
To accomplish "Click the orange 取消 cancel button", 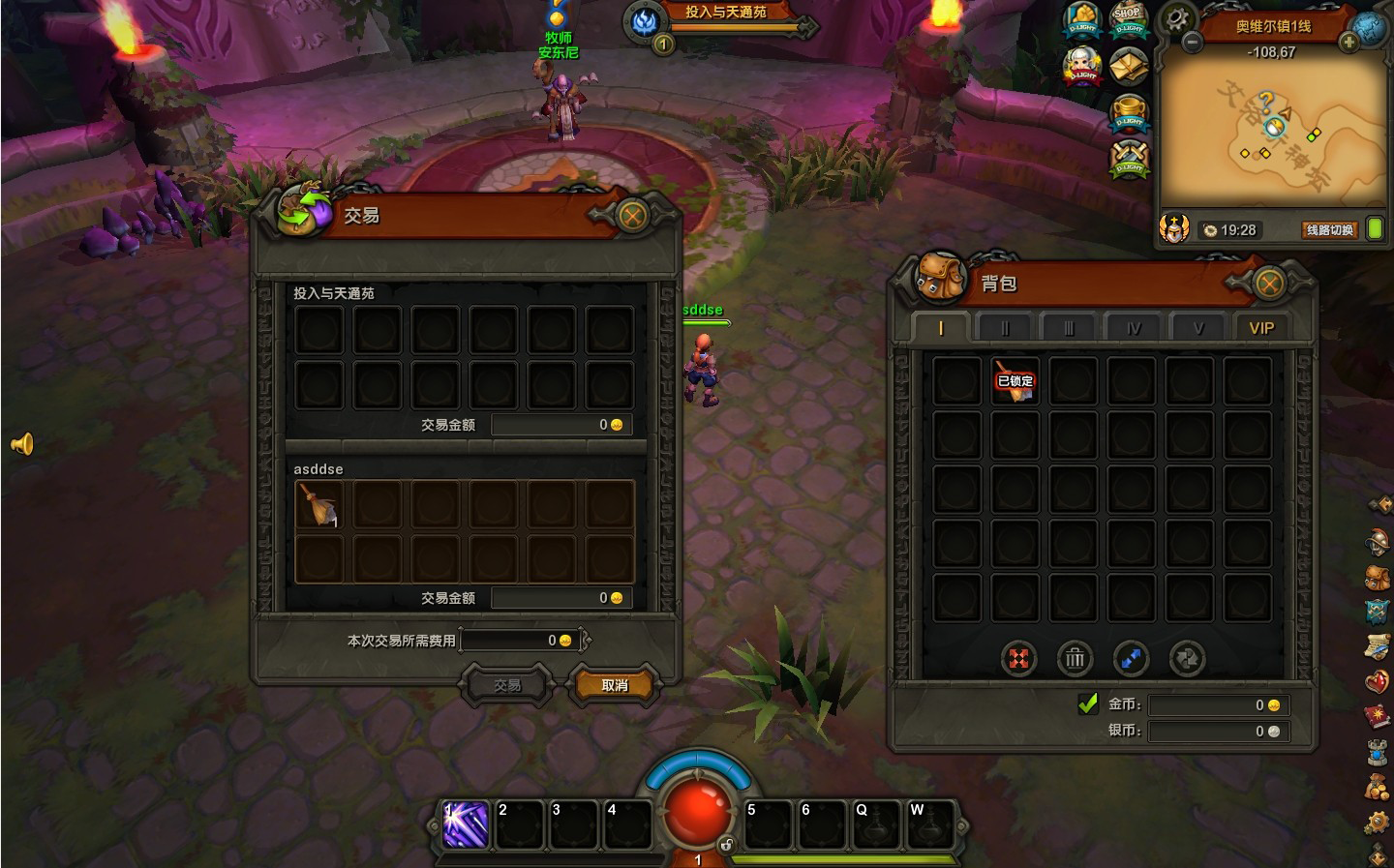I will coord(615,685).
